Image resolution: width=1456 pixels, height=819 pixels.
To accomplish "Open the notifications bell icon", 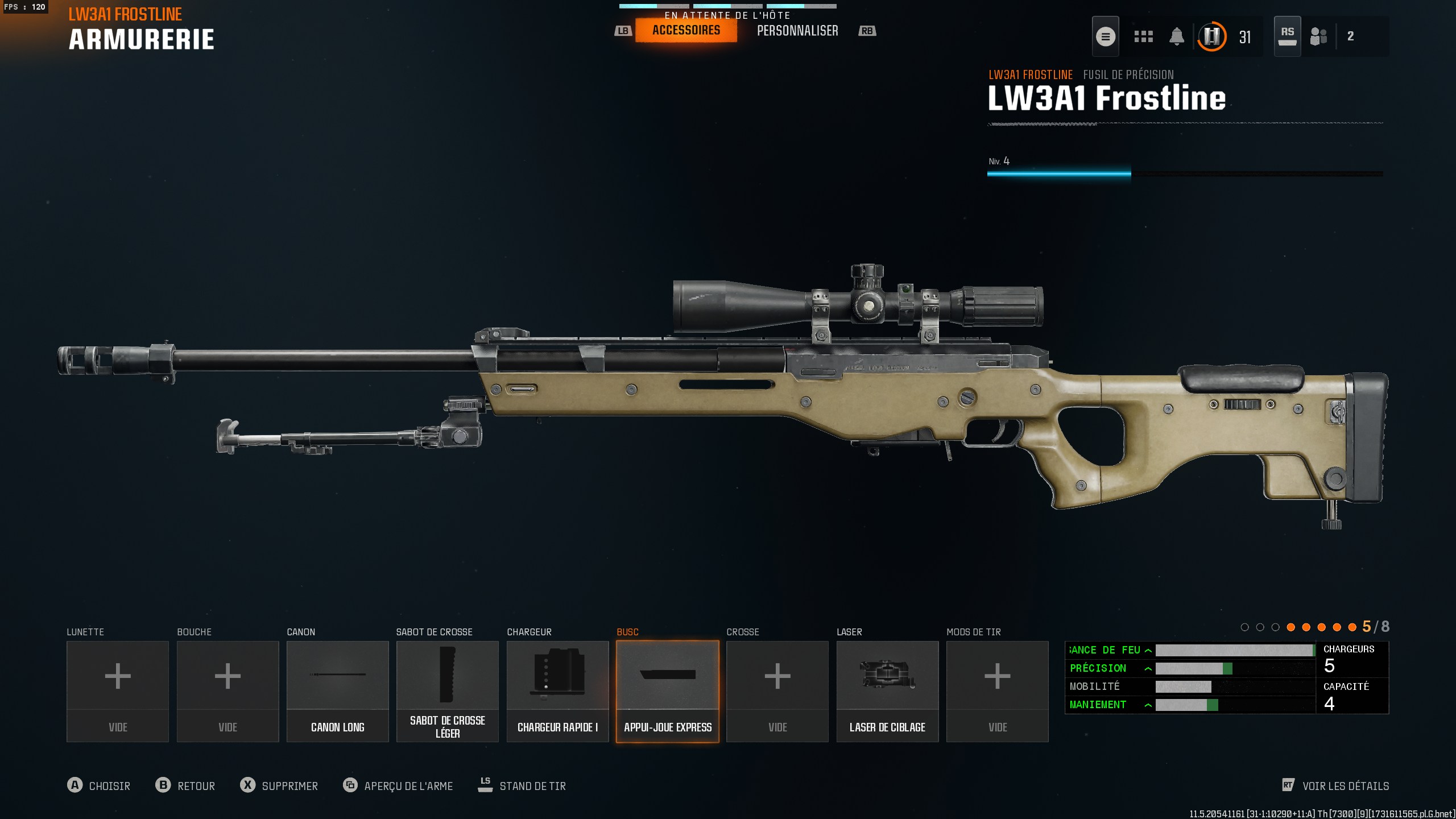I will [1177, 36].
